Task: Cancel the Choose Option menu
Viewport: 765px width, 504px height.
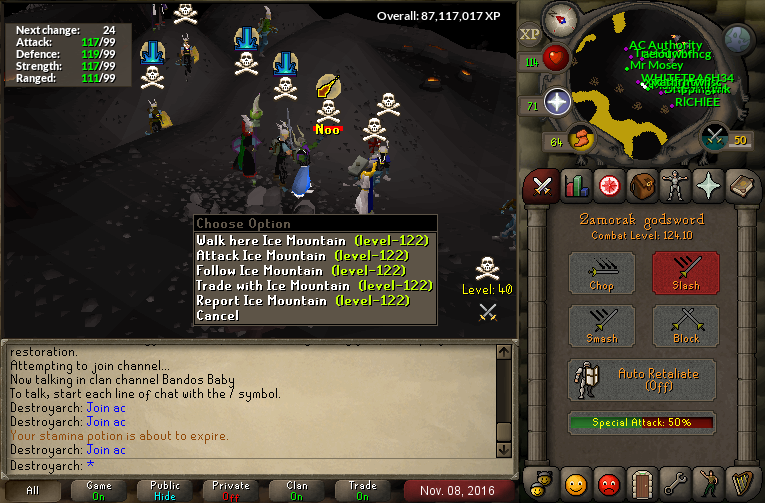Action: (x=218, y=315)
